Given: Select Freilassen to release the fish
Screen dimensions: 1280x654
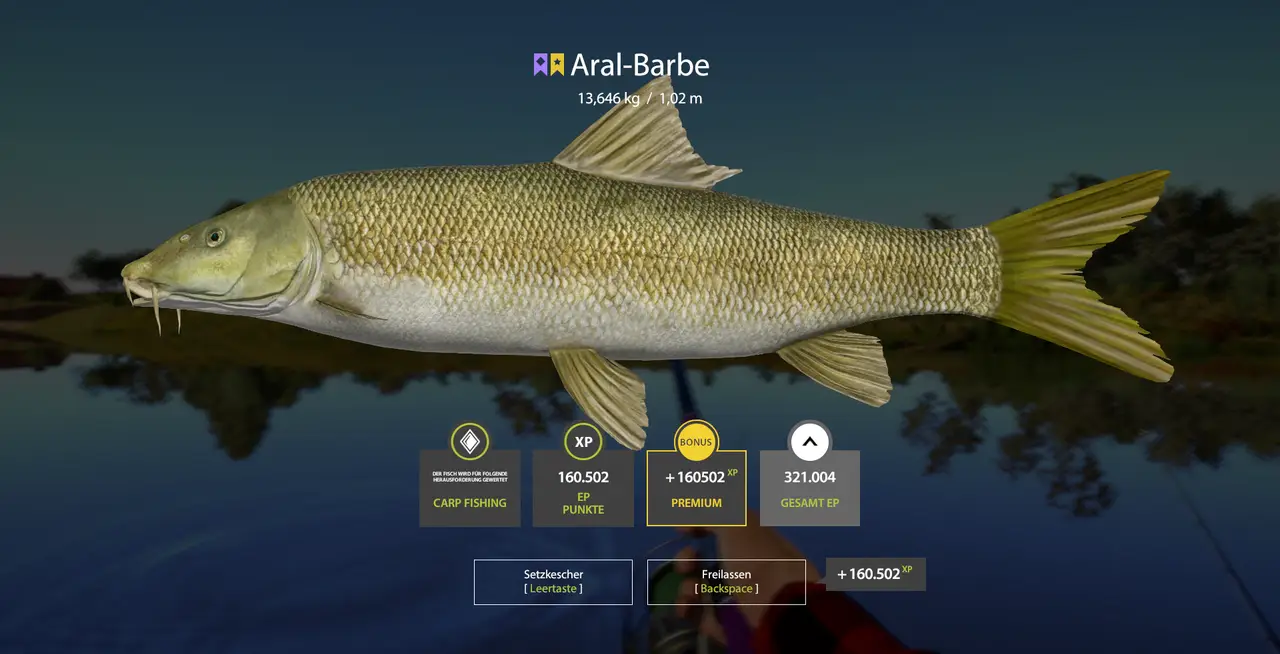Looking at the screenshot, I should point(726,582).
